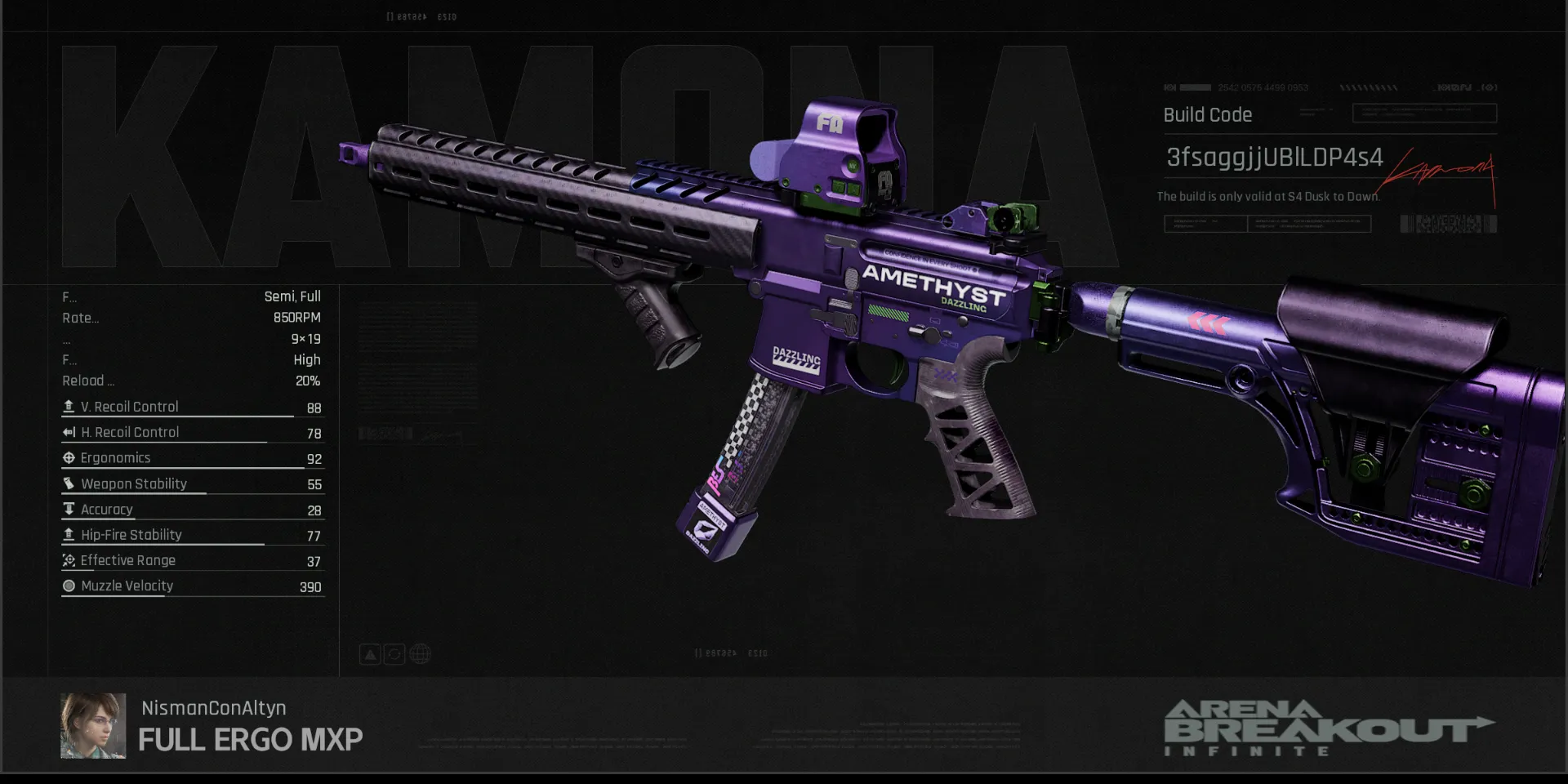1568x784 pixels.
Task: Open NismanConAltyn's player avatar
Action: point(93,726)
